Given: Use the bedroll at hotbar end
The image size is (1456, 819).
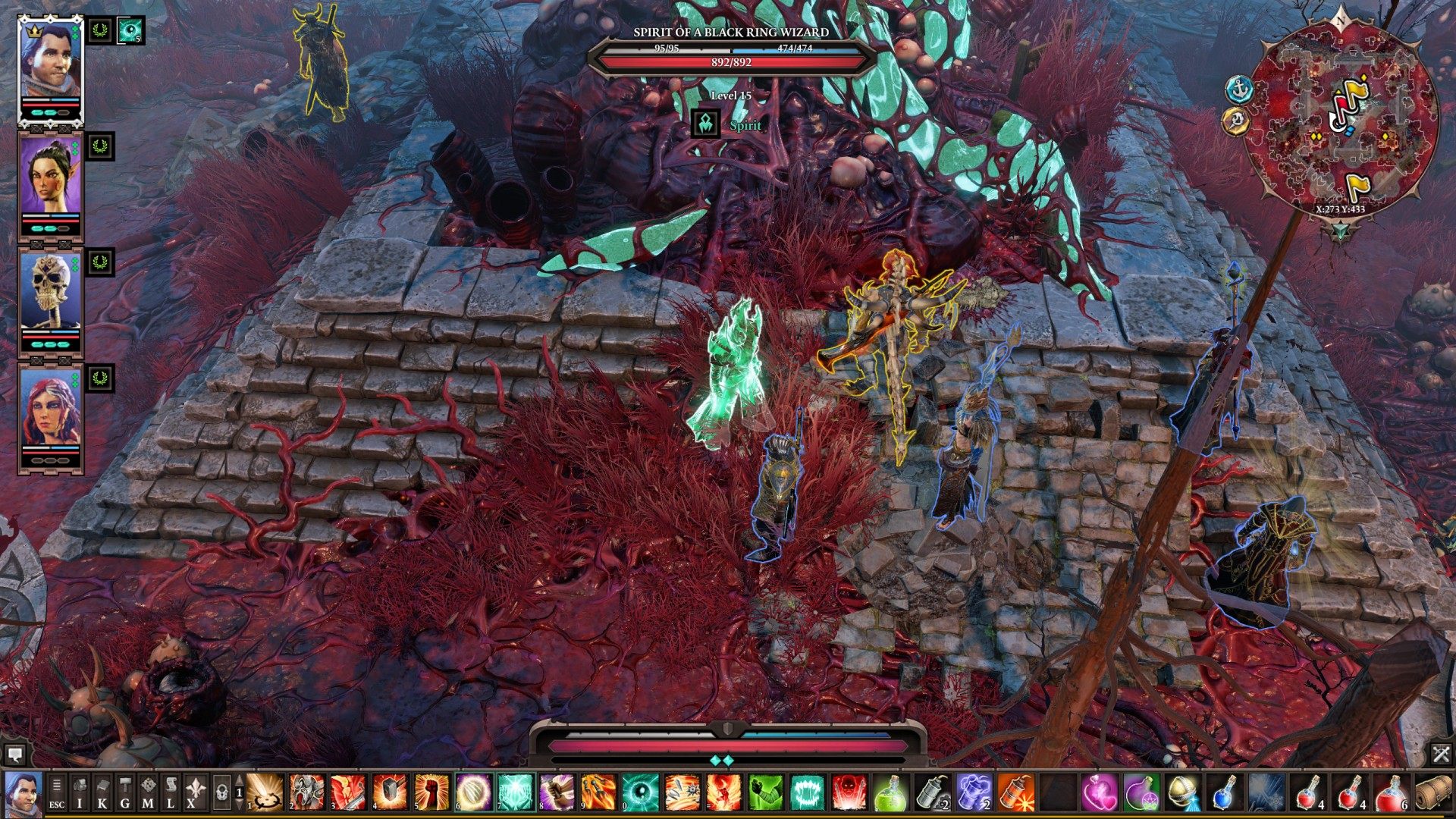Looking at the screenshot, I should (x=1431, y=792).
